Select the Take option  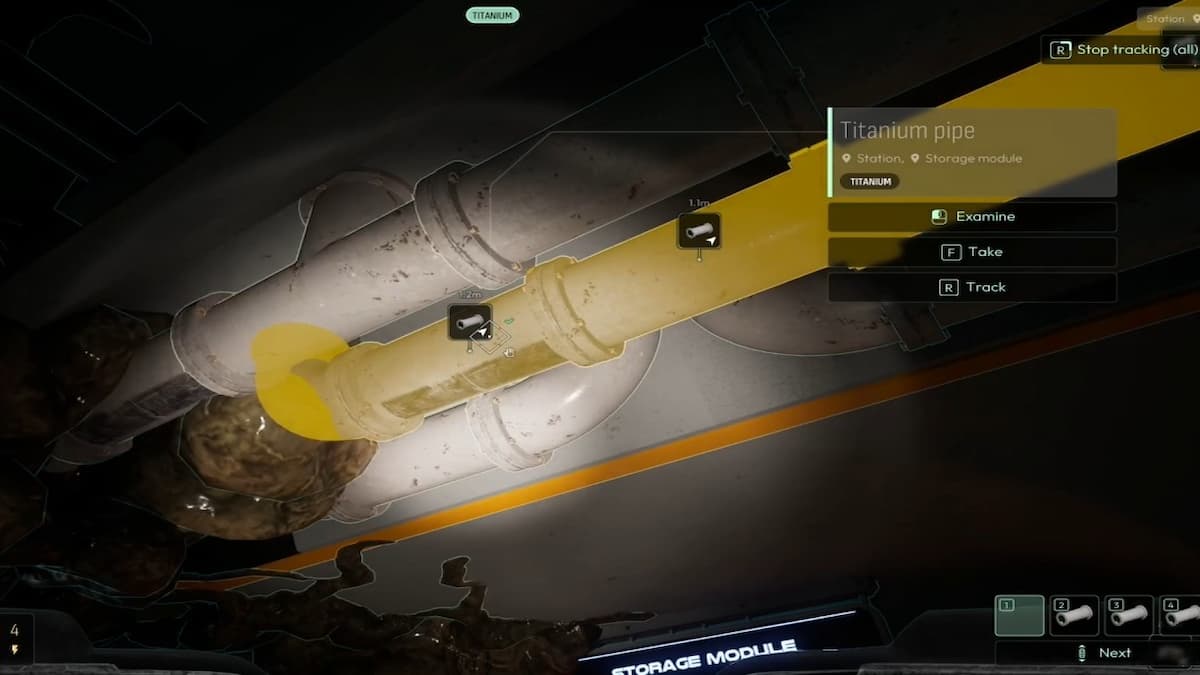pyautogui.click(x=972, y=252)
